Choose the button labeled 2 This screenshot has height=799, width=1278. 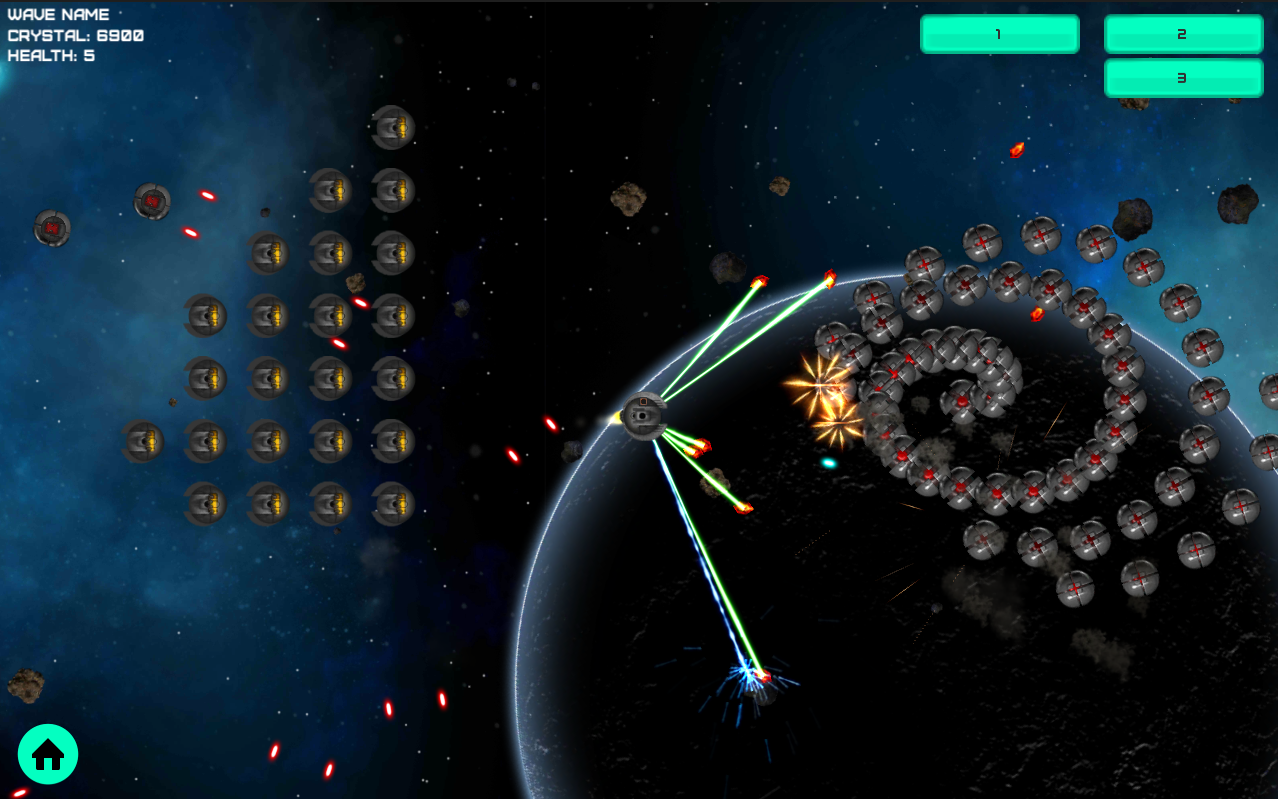pyautogui.click(x=1183, y=34)
